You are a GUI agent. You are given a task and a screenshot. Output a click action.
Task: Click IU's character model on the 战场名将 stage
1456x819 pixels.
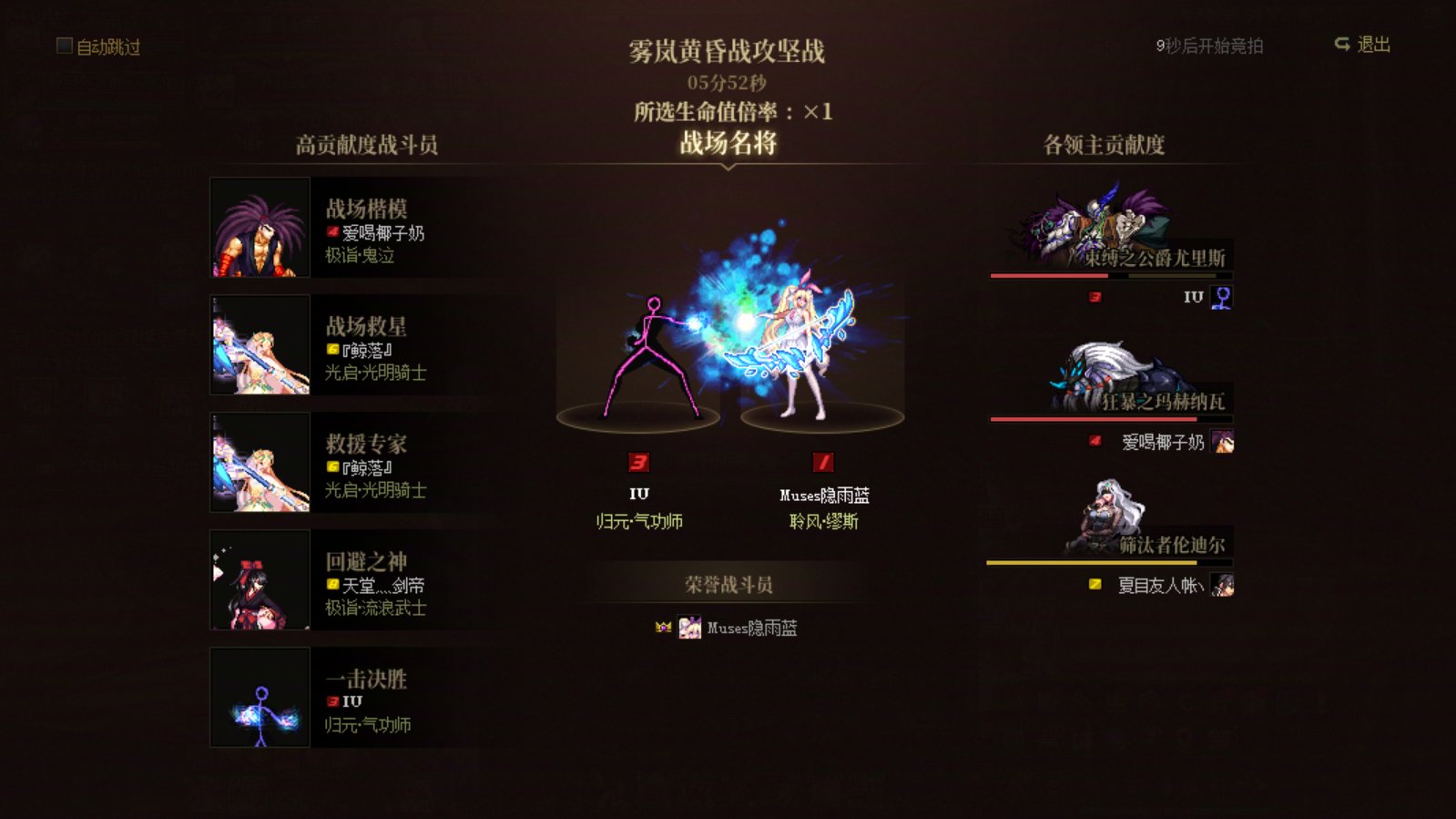[x=647, y=355]
